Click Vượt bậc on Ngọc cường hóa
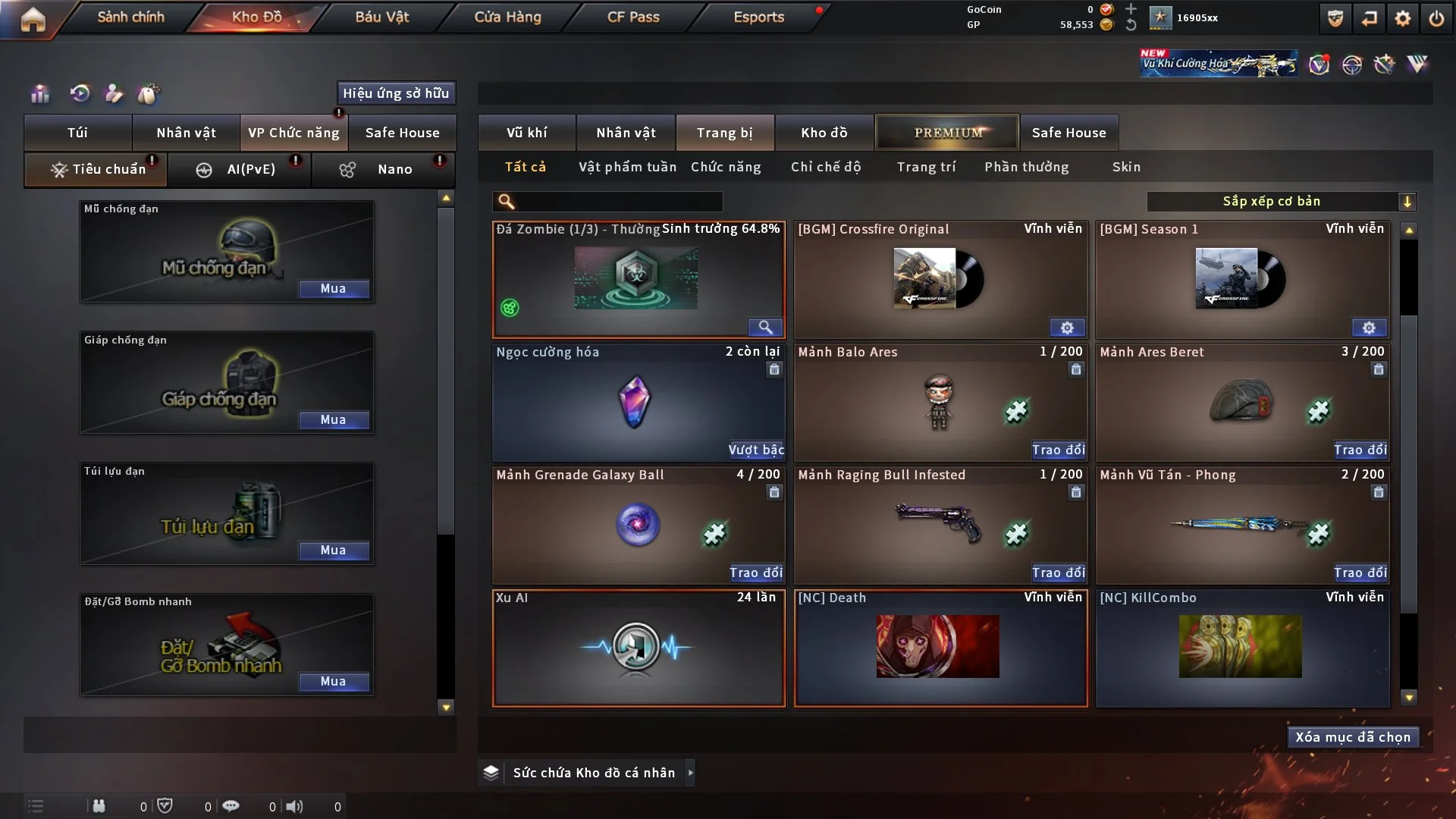 click(x=756, y=450)
